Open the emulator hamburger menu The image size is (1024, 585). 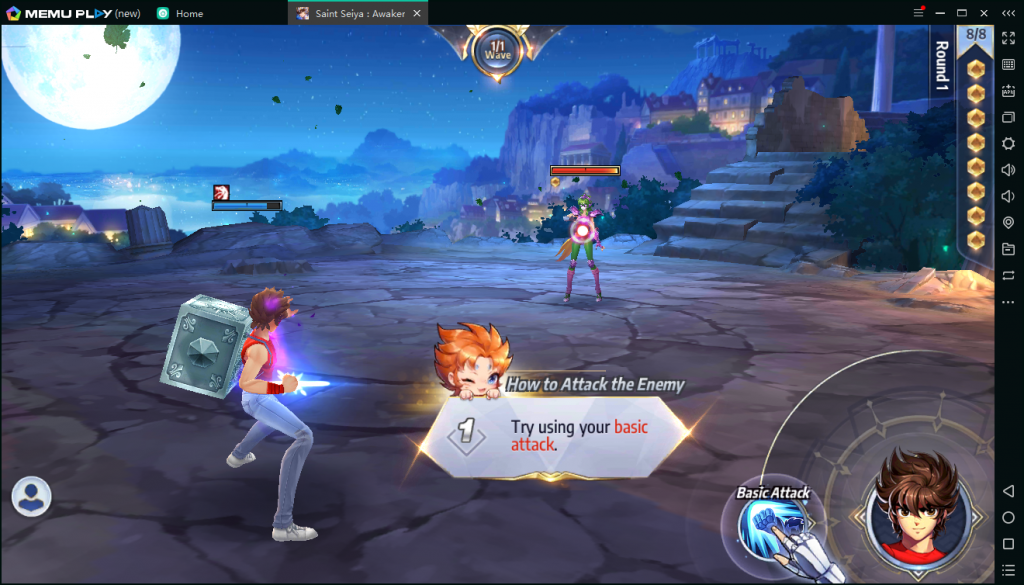click(918, 13)
